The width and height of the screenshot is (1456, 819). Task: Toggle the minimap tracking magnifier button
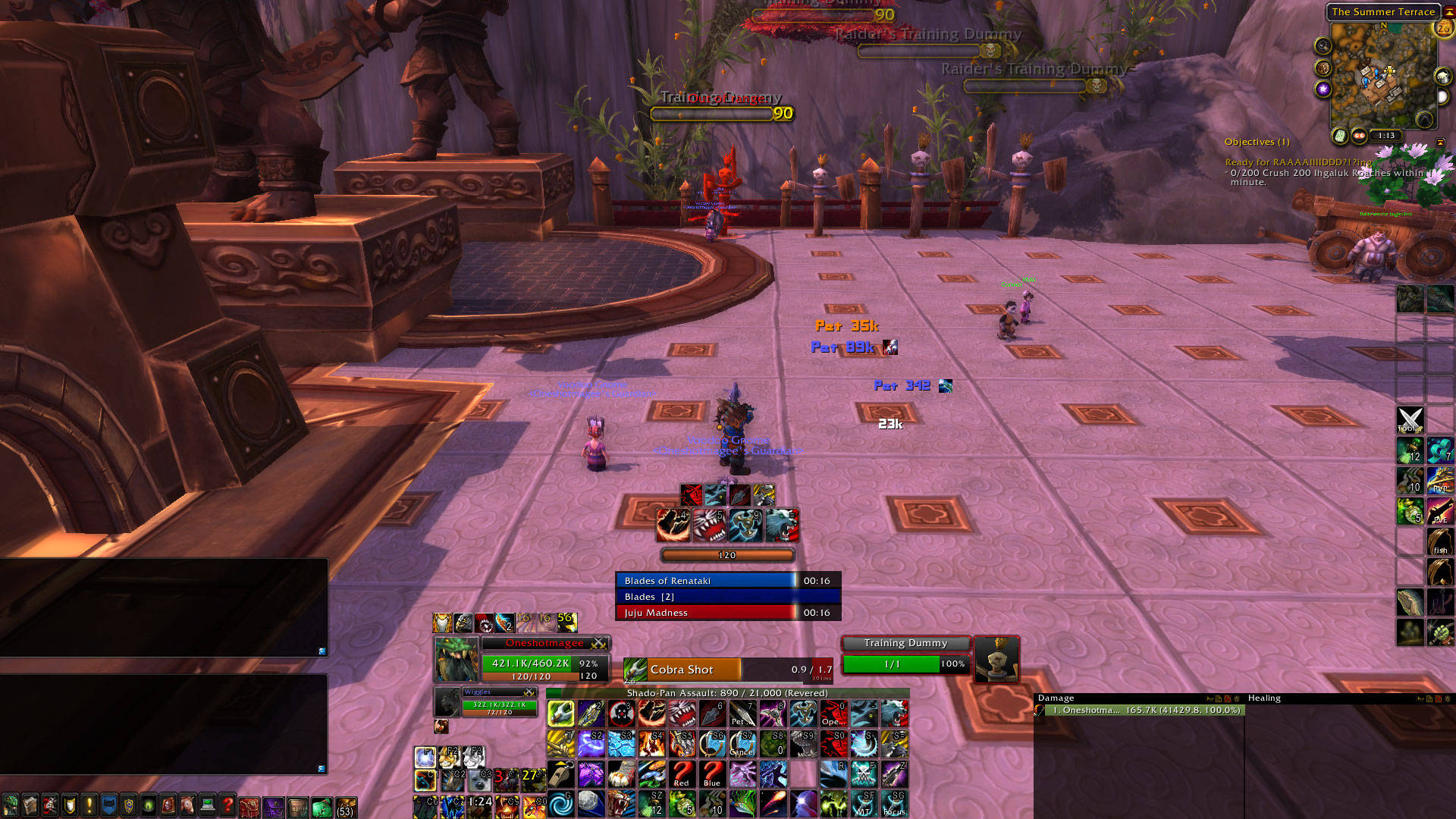(1323, 46)
